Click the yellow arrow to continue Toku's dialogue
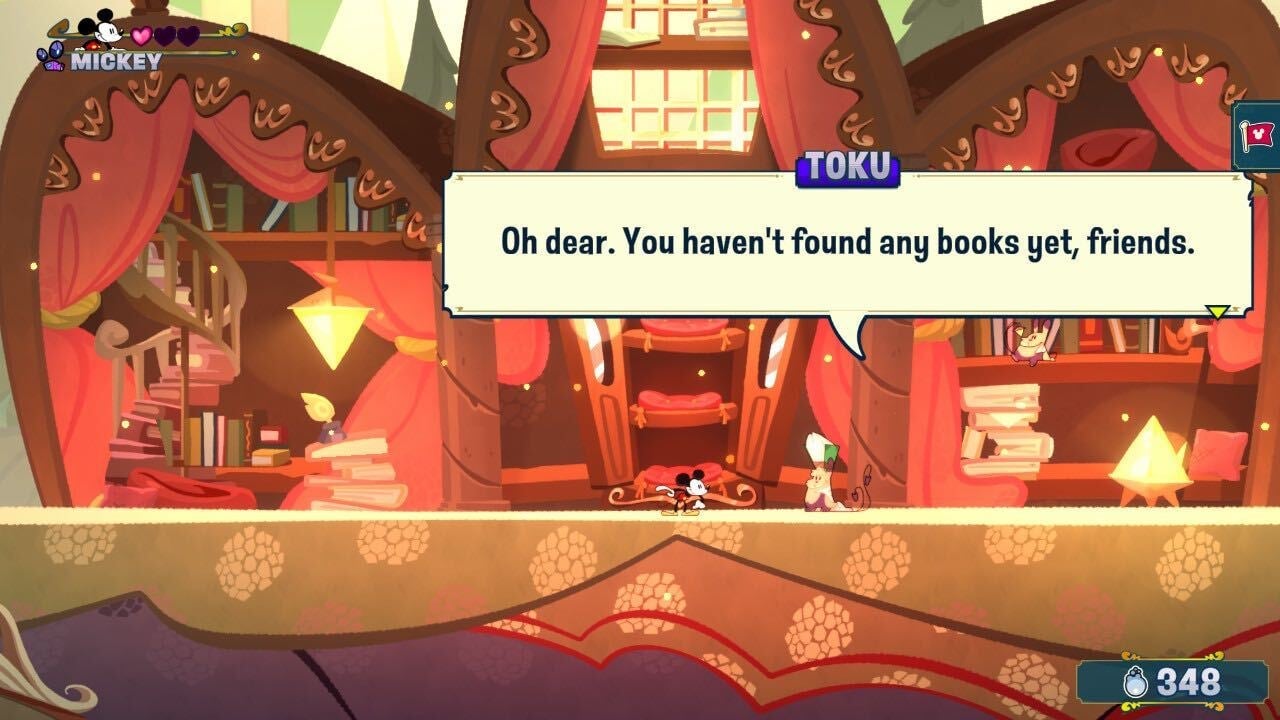1280x720 pixels. pyautogui.click(x=1216, y=312)
